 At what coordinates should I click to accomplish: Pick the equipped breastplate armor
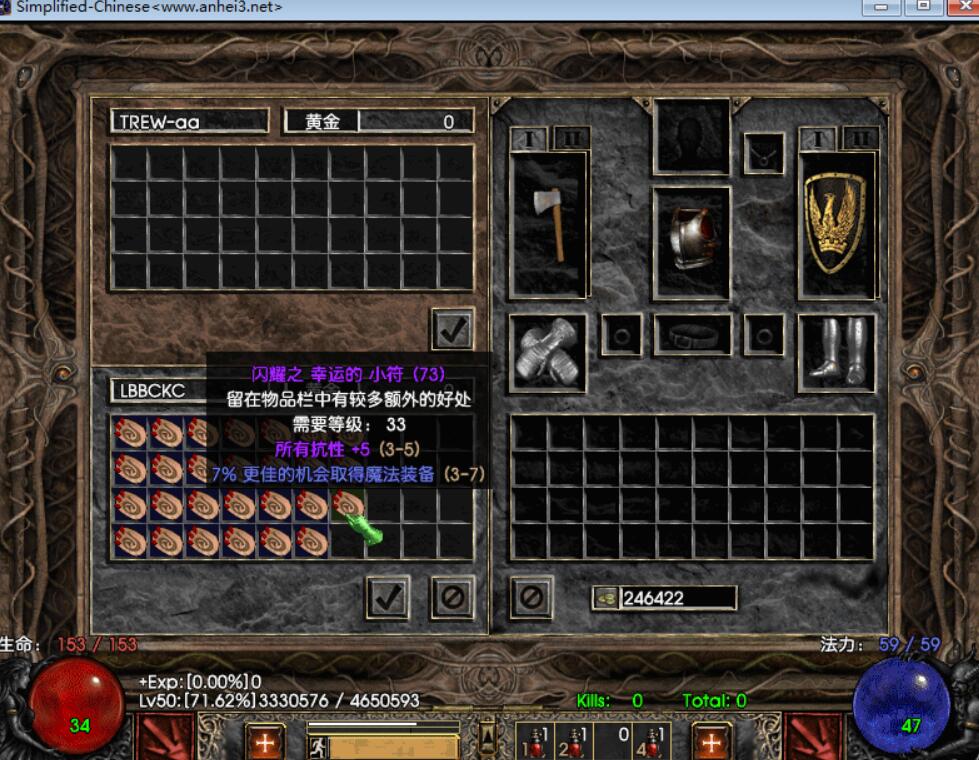(691, 240)
